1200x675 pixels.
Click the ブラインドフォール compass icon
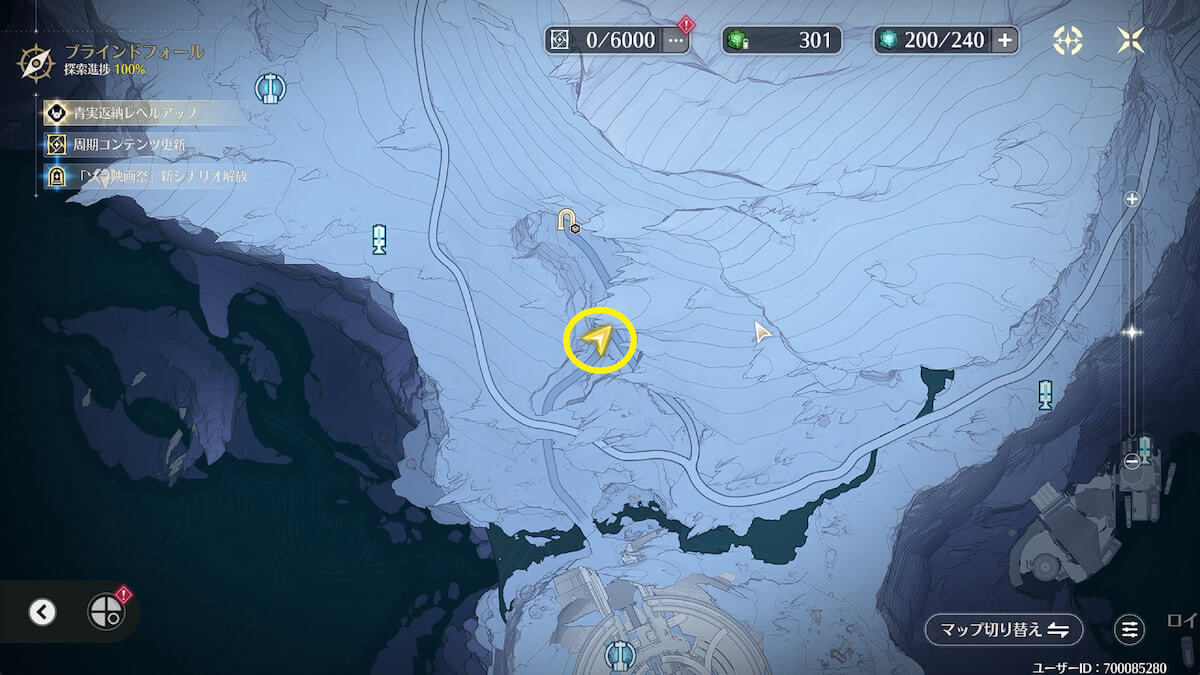click(36, 62)
